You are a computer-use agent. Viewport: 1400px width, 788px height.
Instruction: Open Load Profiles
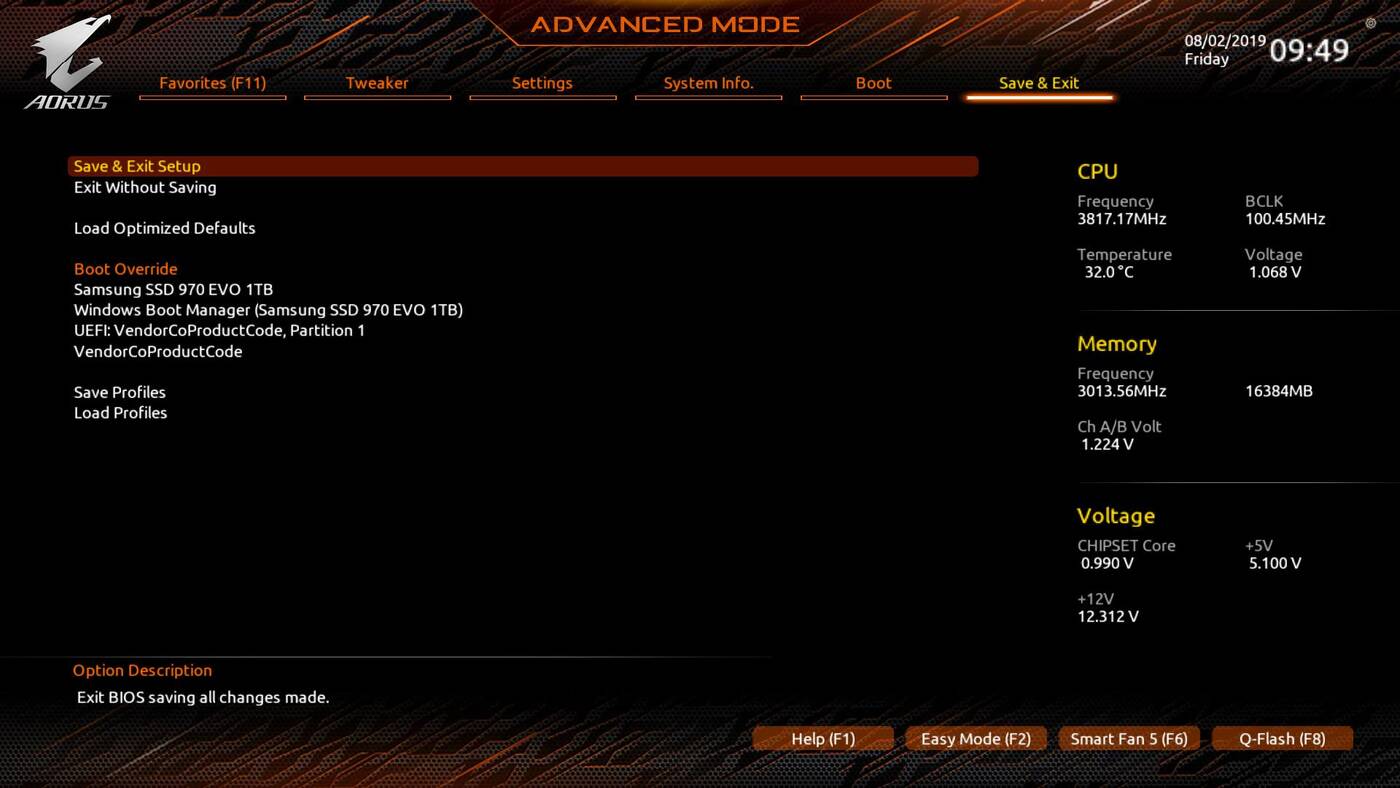point(120,413)
